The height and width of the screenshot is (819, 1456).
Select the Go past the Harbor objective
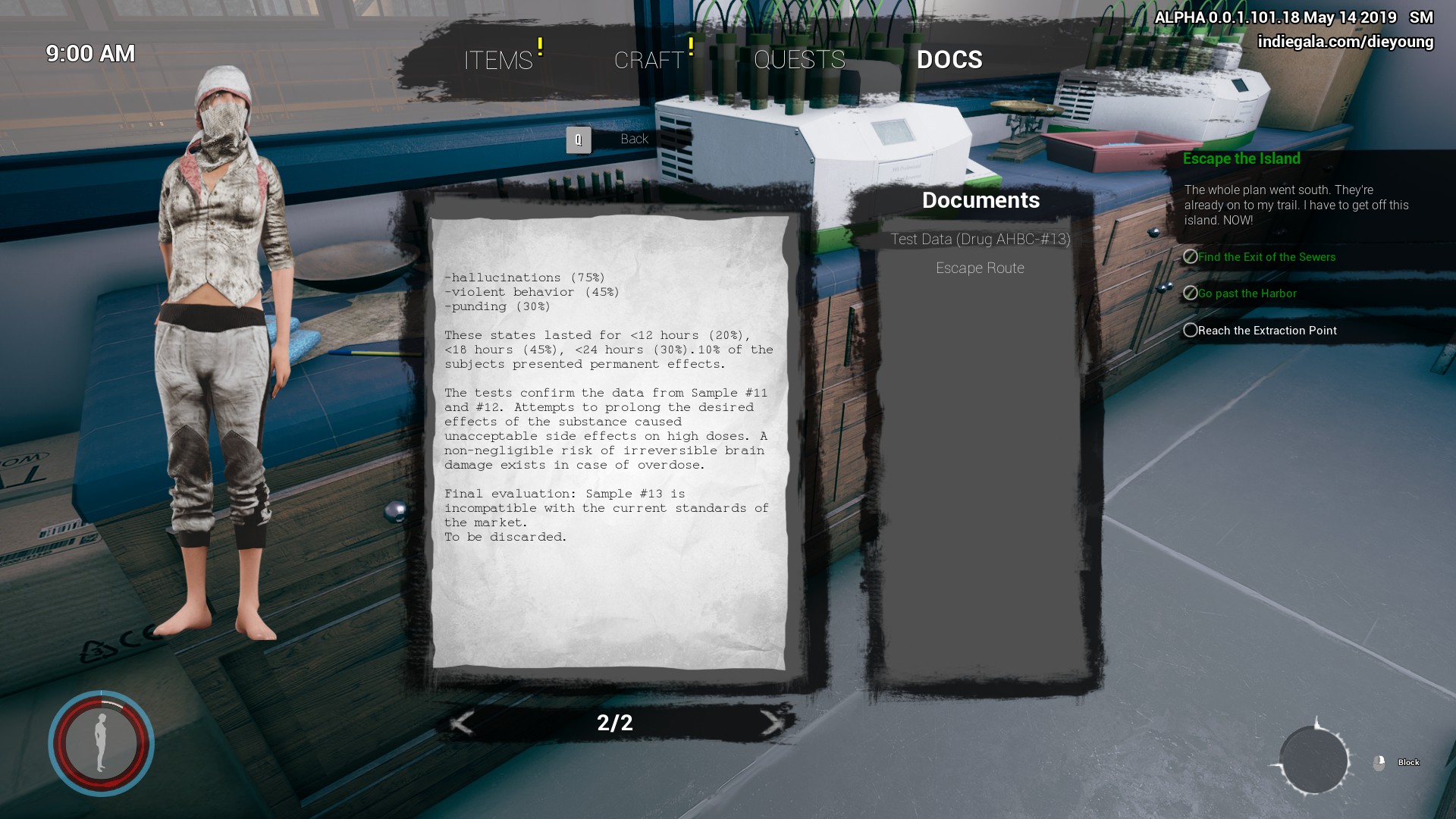pos(1247,293)
